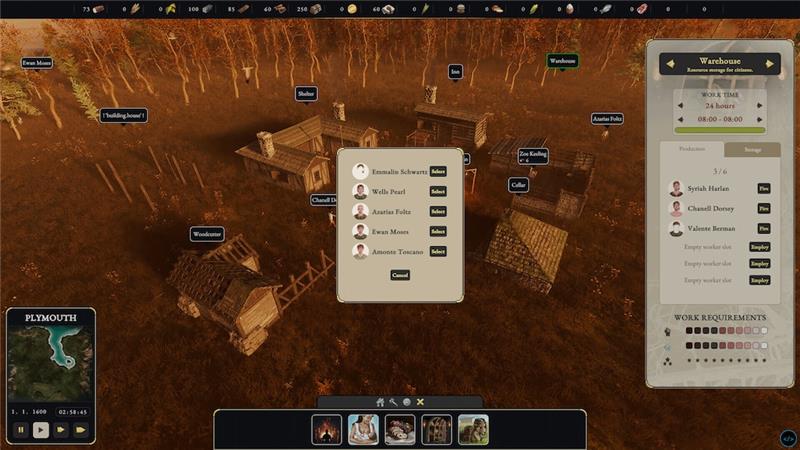Select Azarias Foltz for the job

click(438, 211)
